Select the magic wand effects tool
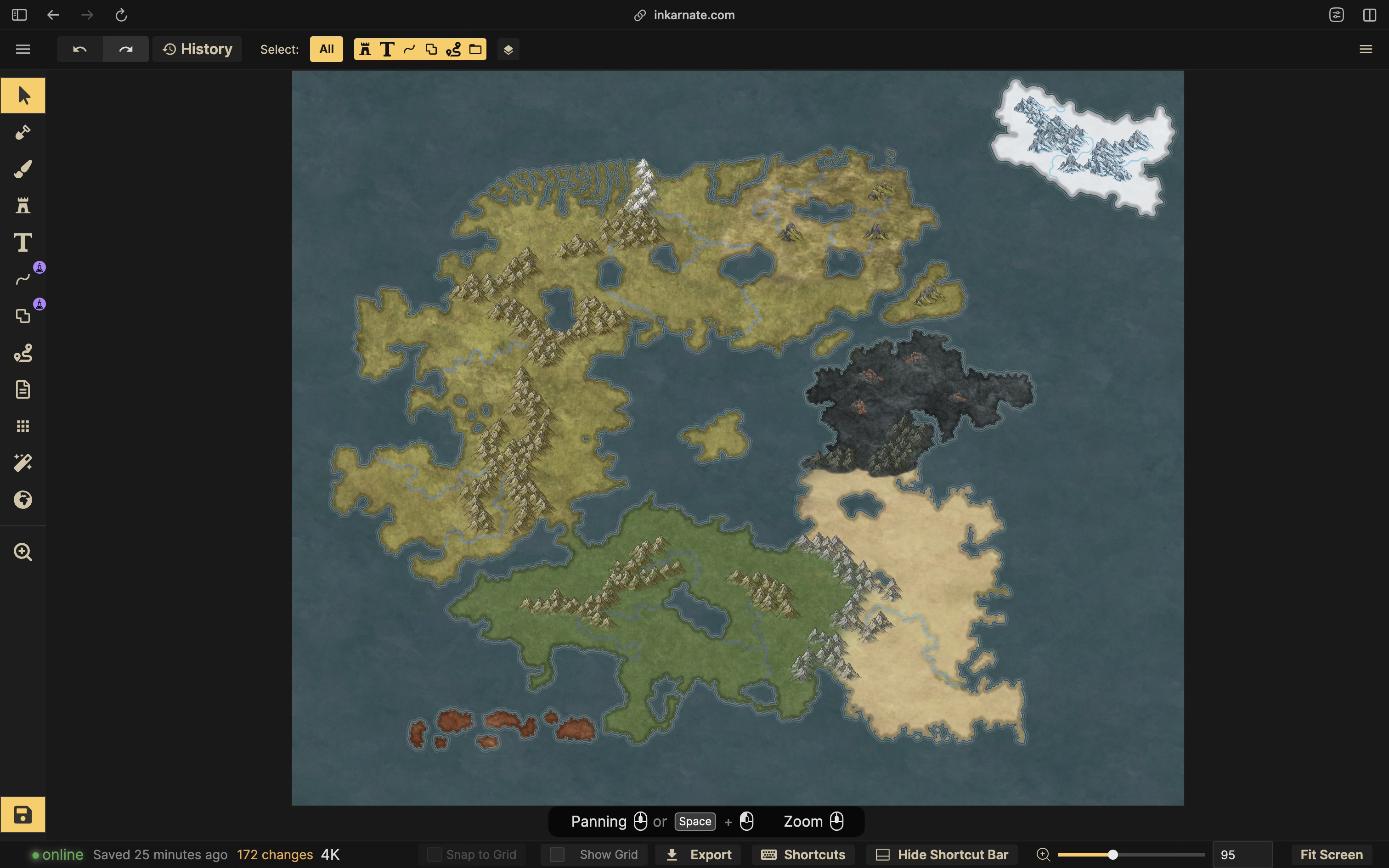 [23, 462]
